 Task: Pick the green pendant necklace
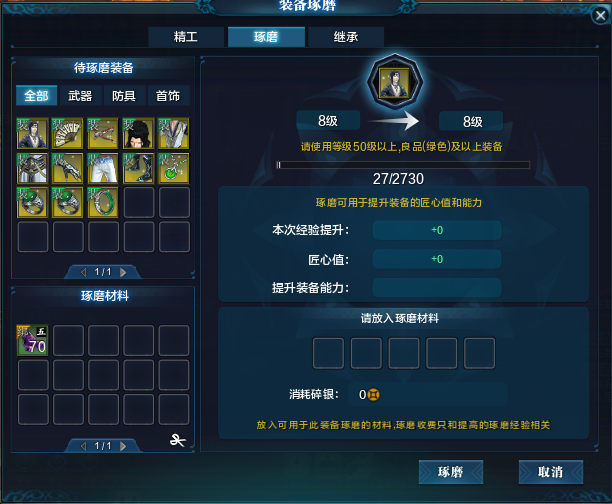tap(174, 168)
